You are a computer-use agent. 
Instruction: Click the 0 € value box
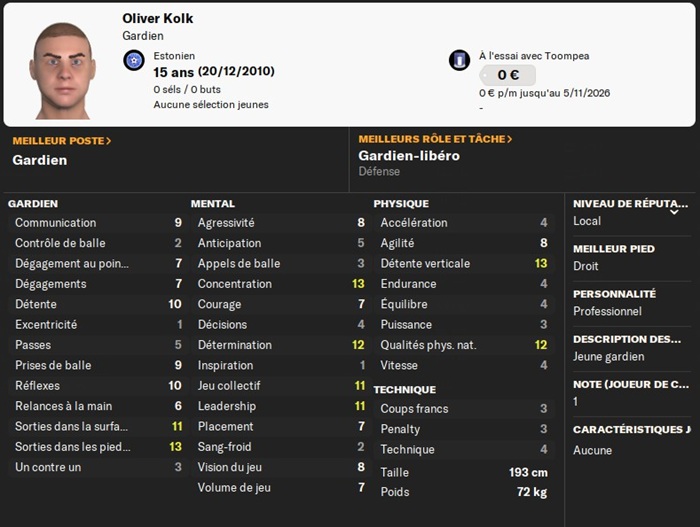pyautogui.click(x=507, y=75)
